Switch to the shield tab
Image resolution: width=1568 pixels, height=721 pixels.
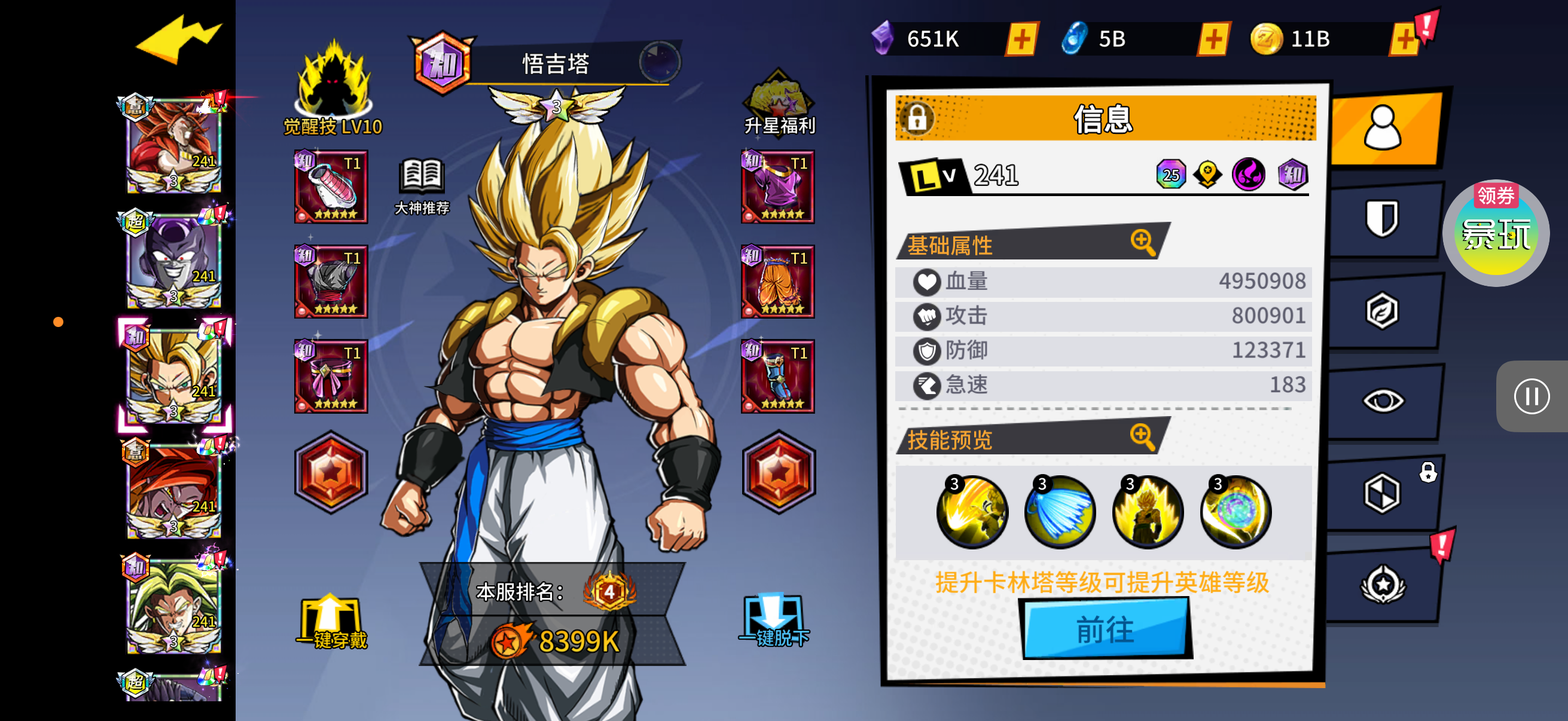click(1382, 218)
